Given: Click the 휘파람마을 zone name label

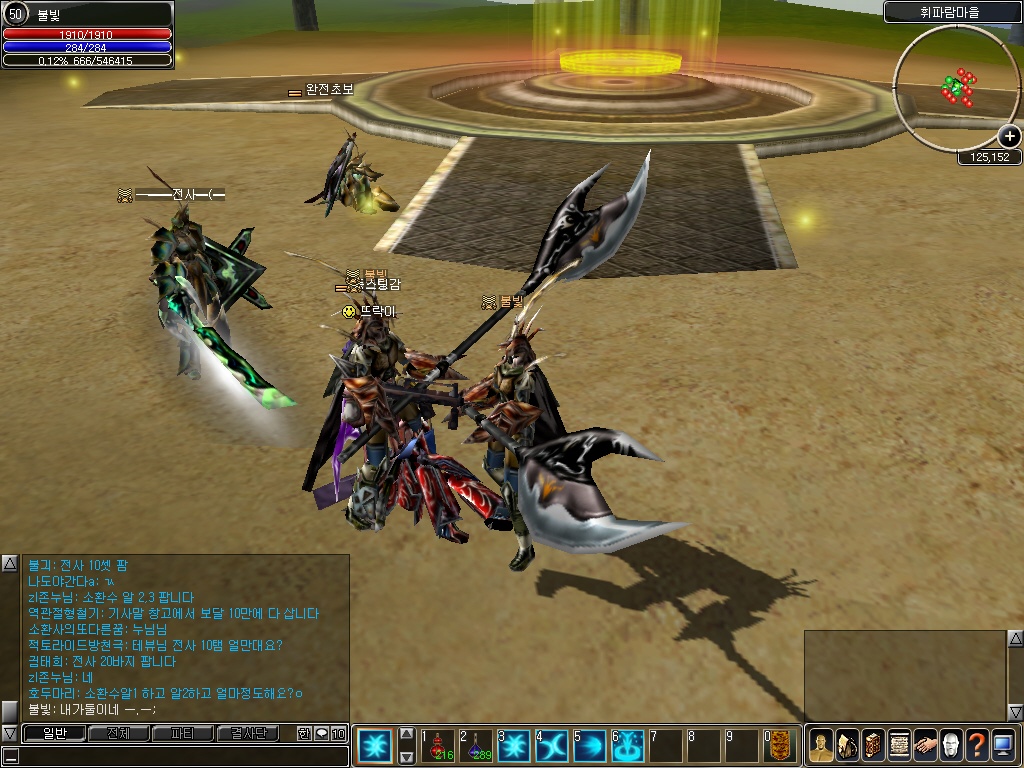Looking at the screenshot, I should [x=951, y=13].
